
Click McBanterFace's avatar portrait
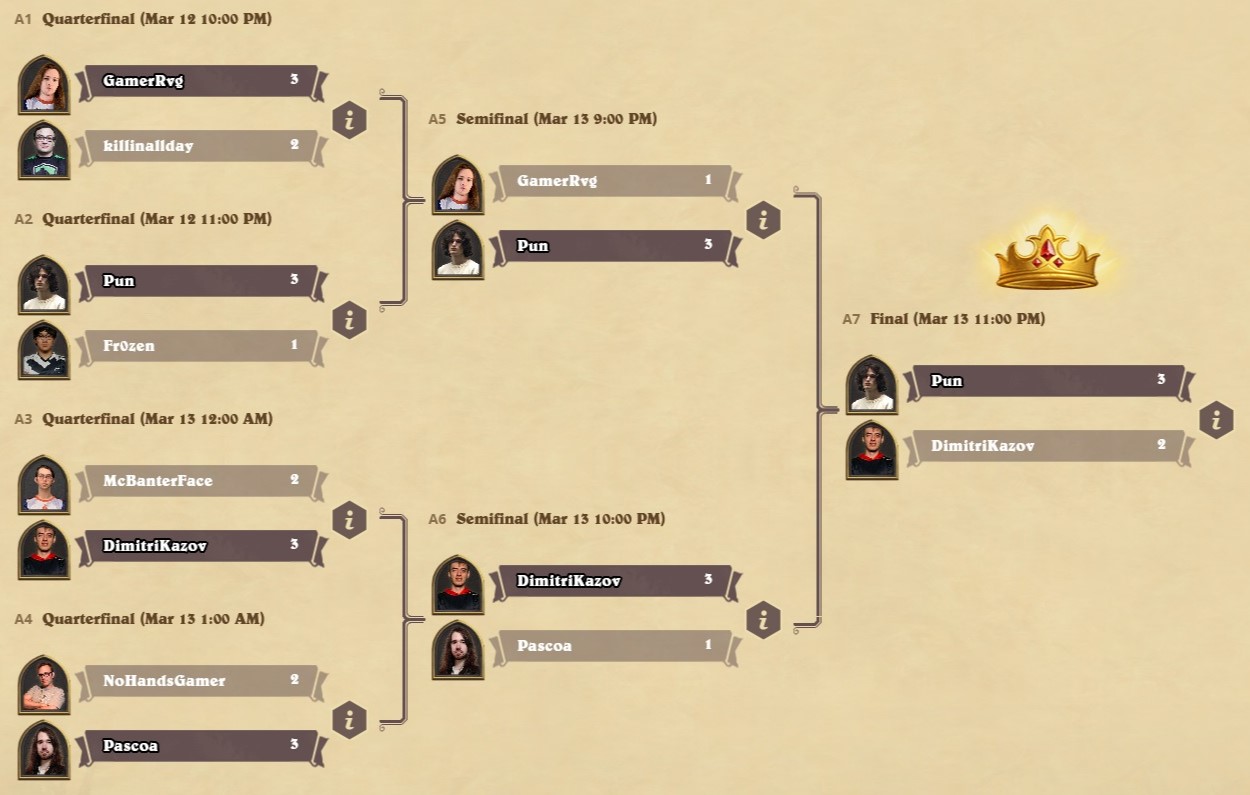click(x=44, y=485)
